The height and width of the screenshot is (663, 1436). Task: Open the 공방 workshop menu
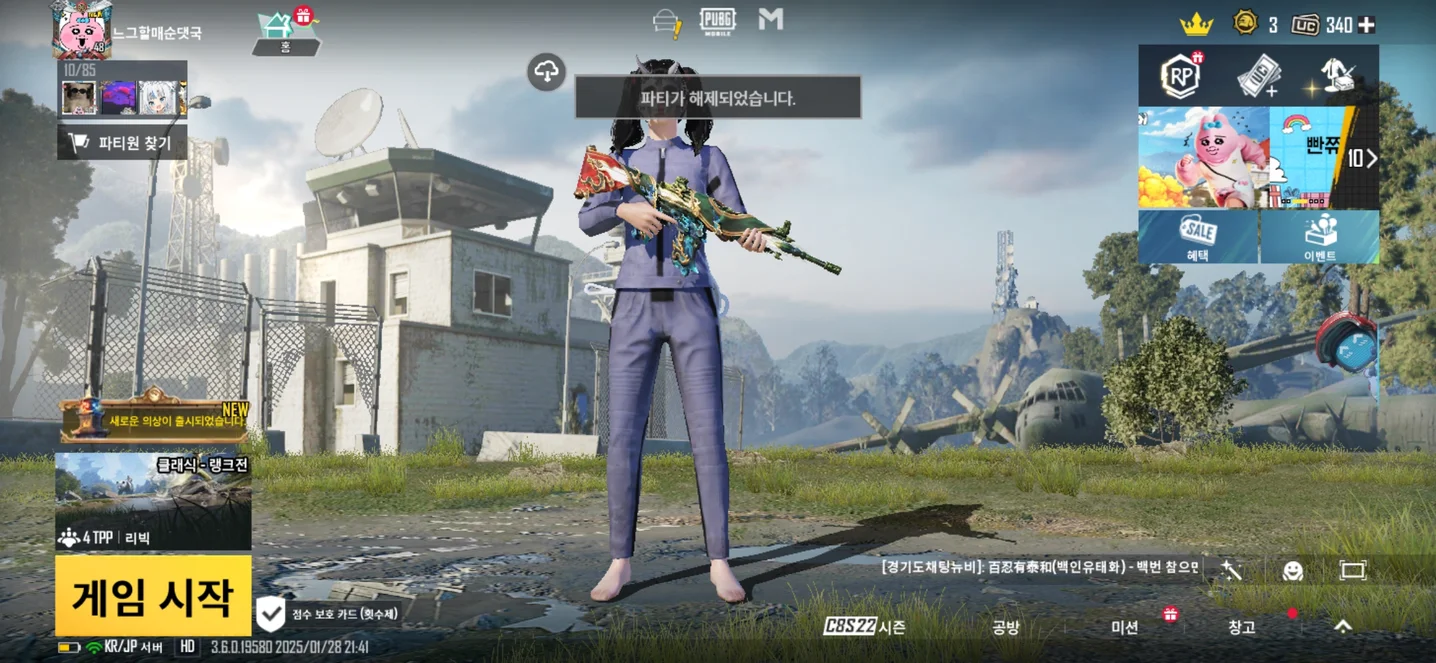[1005, 627]
